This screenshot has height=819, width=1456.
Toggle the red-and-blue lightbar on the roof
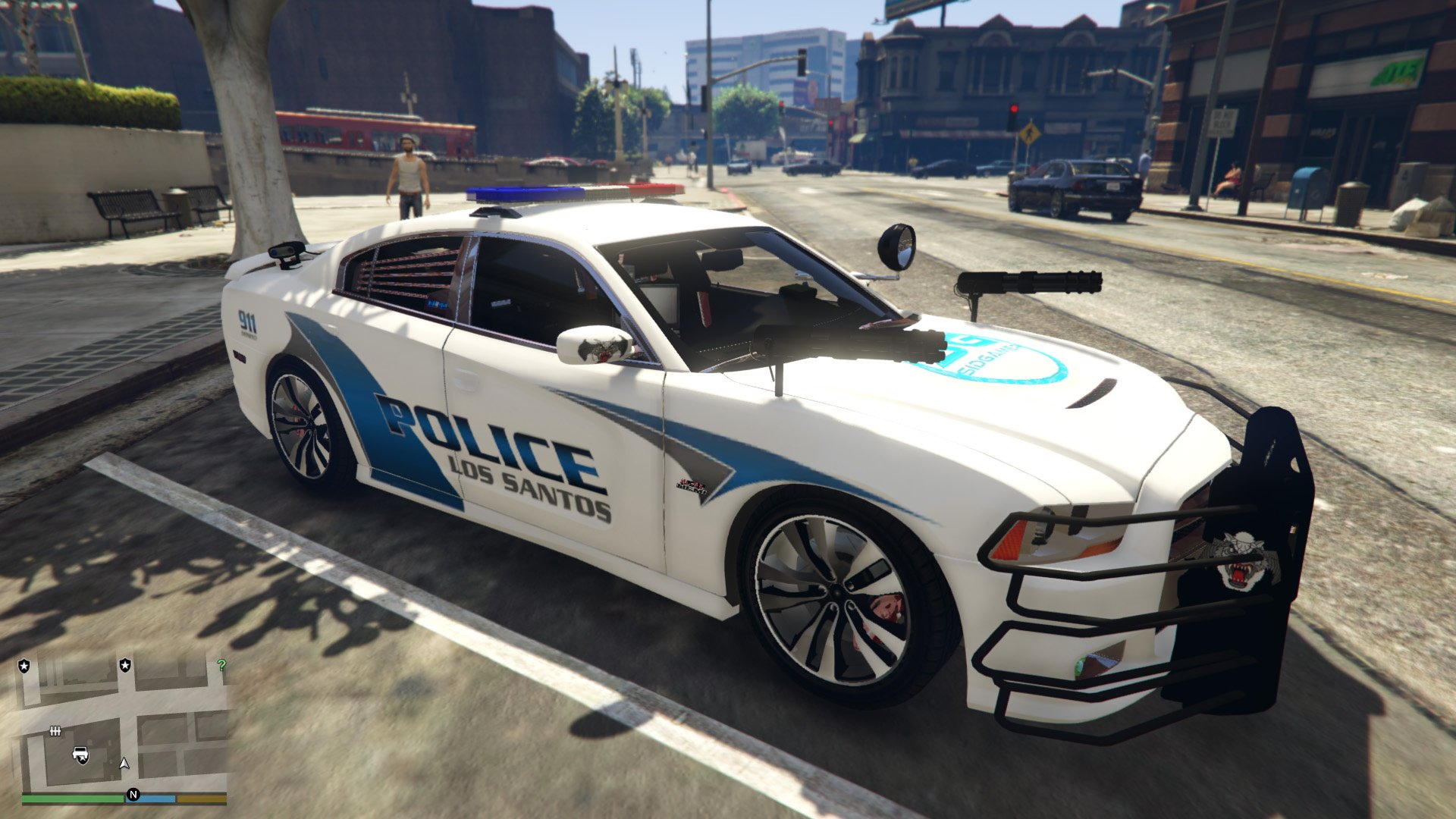[x=574, y=193]
